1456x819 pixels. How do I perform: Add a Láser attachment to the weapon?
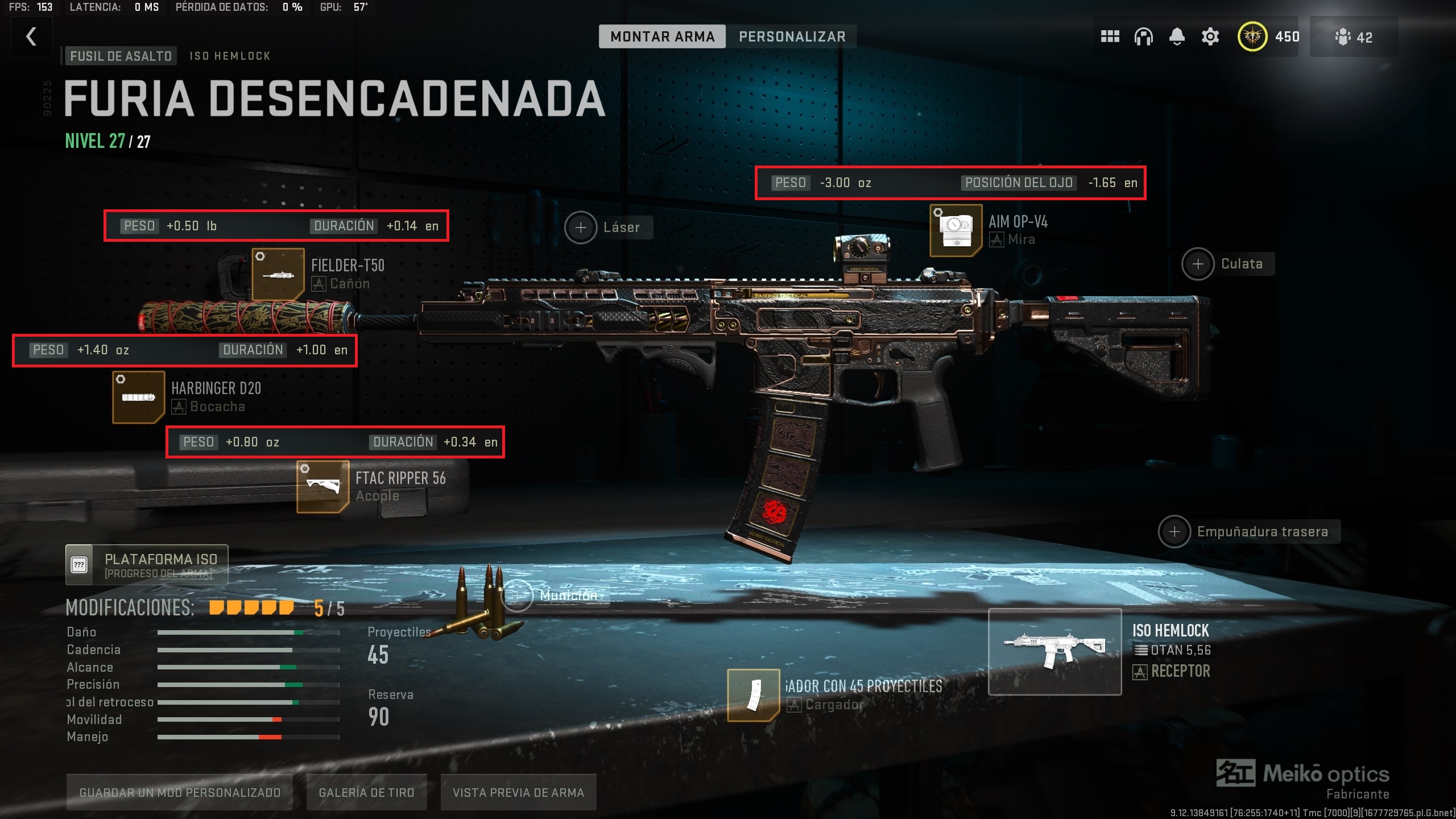click(581, 227)
